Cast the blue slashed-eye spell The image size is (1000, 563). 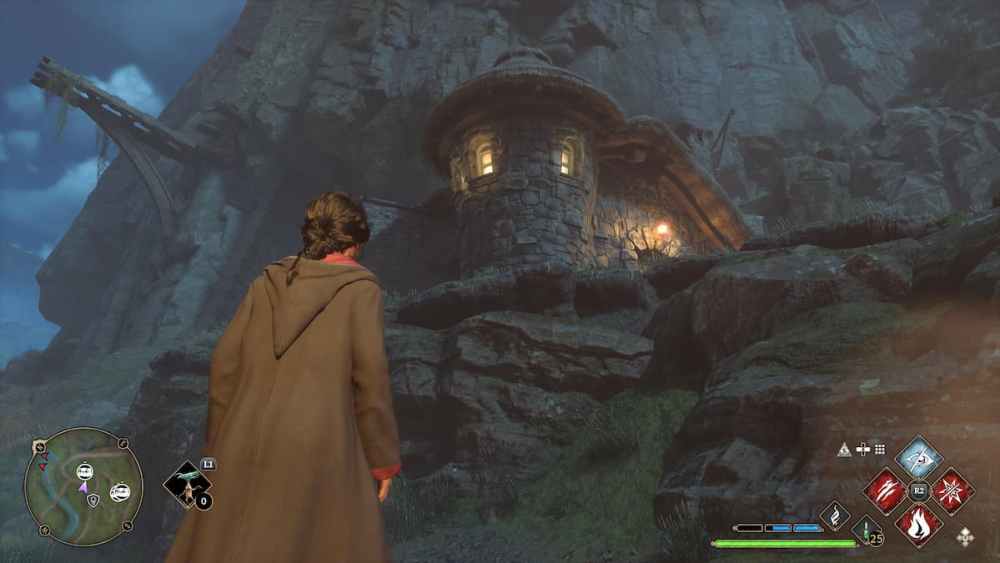919,457
